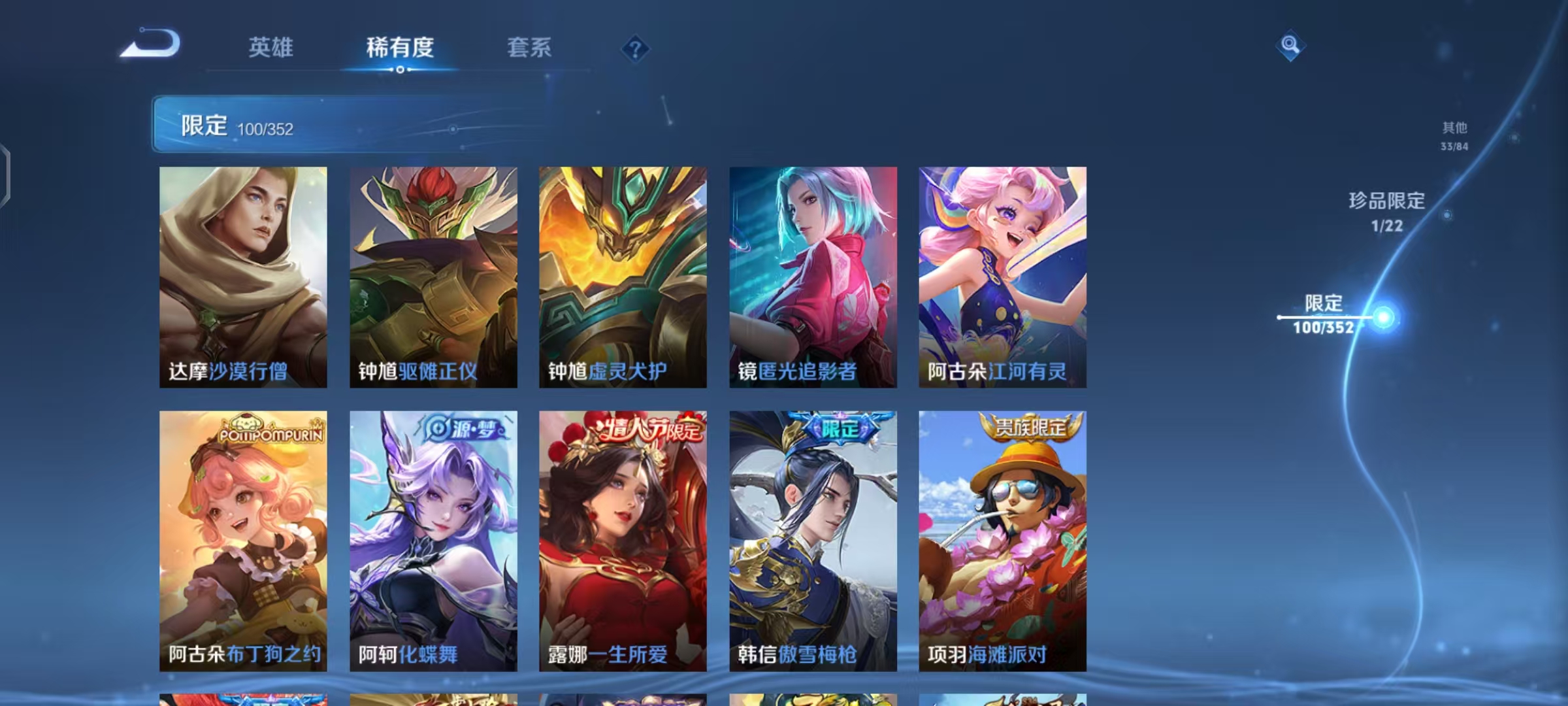Select the 露娜一生所爱 skin card
This screenshot has width=1568, height=706.
click(x=621, y=543)
